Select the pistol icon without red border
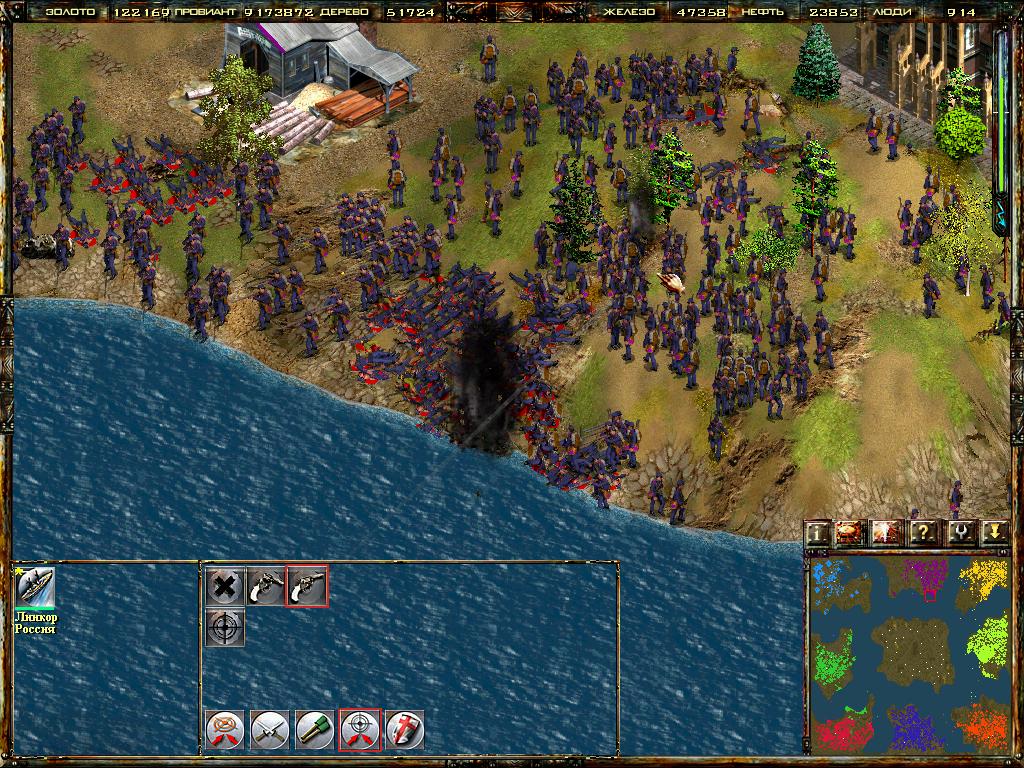Viewport: 1024px width, 768px height. pos(266,587)
